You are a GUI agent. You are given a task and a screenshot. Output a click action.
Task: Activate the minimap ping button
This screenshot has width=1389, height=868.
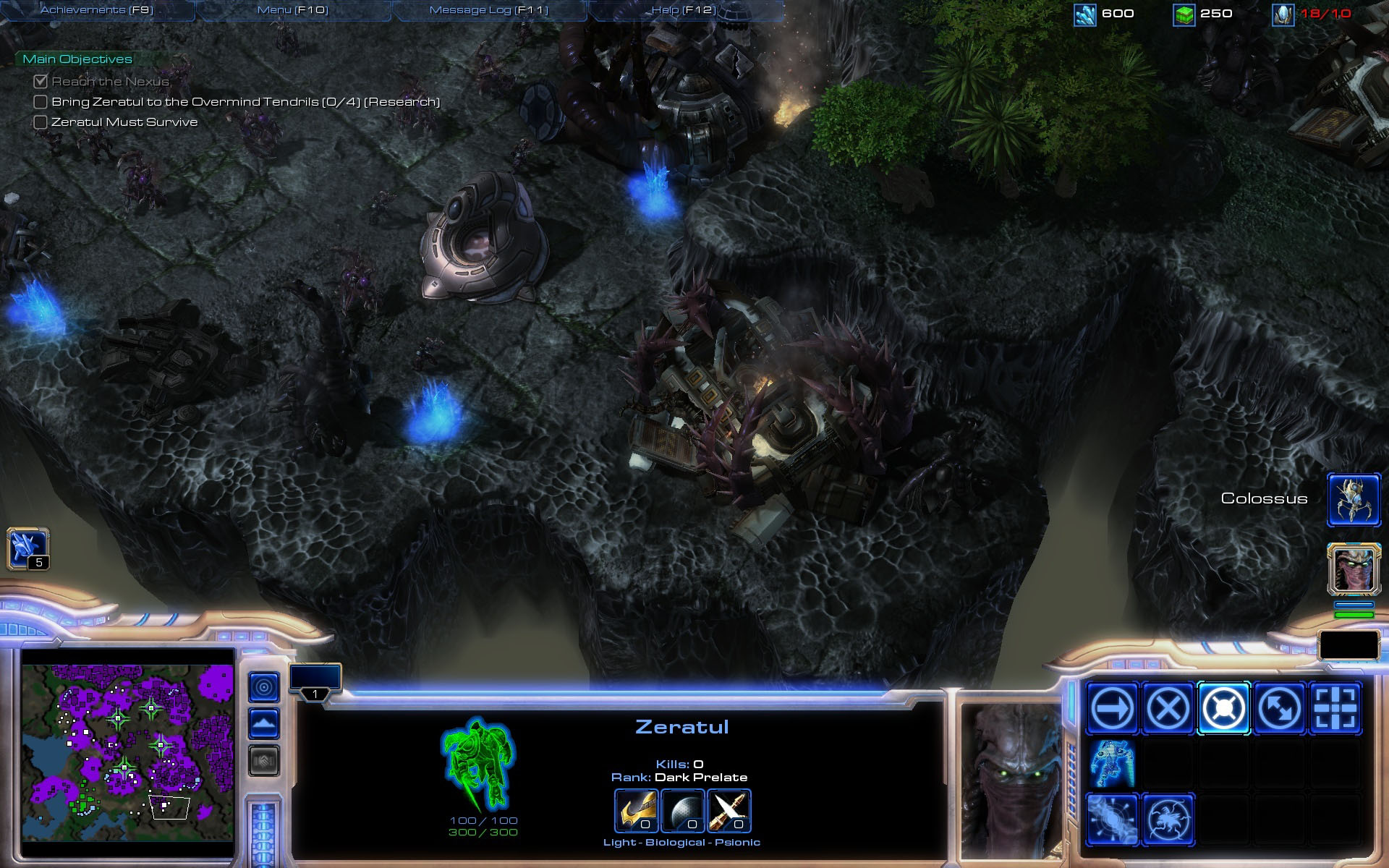click(x=264, y=687)
